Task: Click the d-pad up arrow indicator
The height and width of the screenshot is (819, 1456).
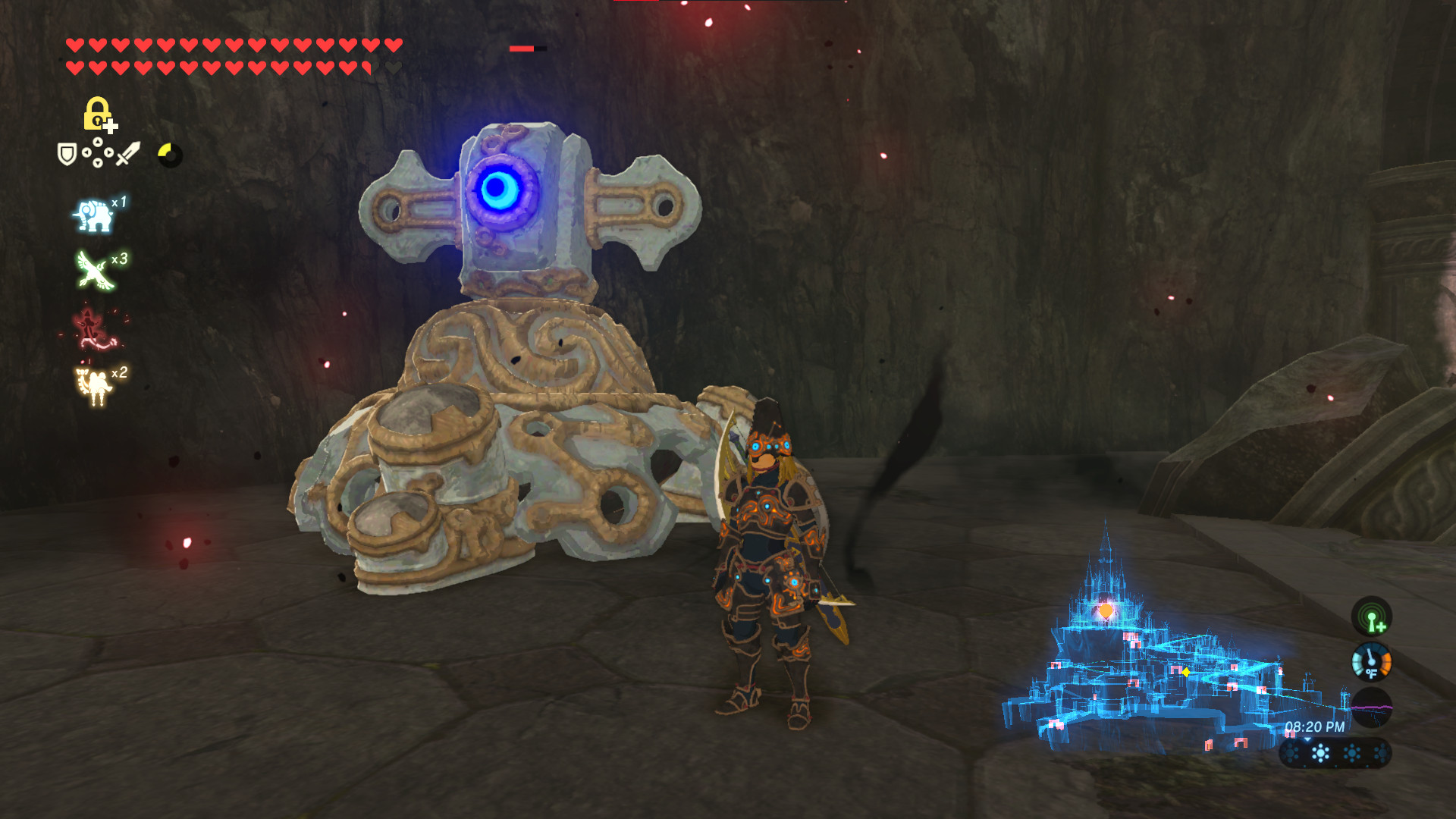Action: coord(98,143)
